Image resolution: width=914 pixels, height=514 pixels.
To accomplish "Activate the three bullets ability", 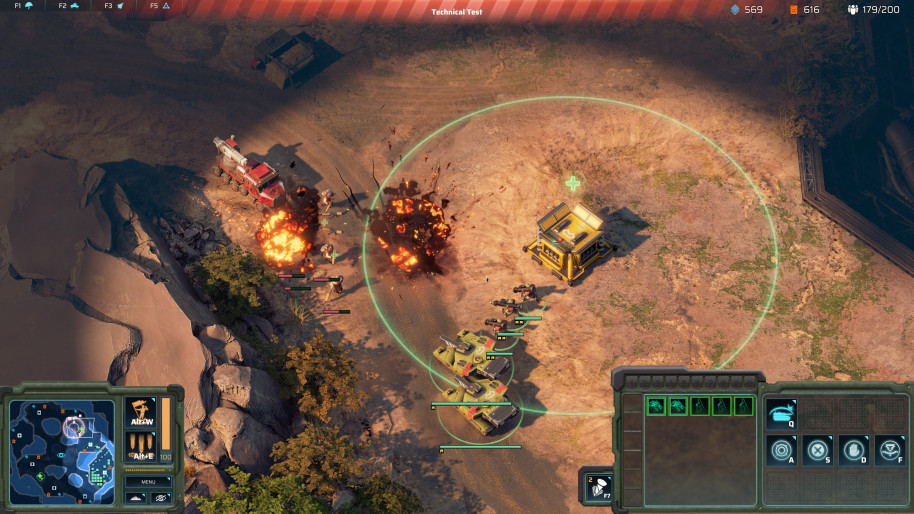I will pos(141,442).
